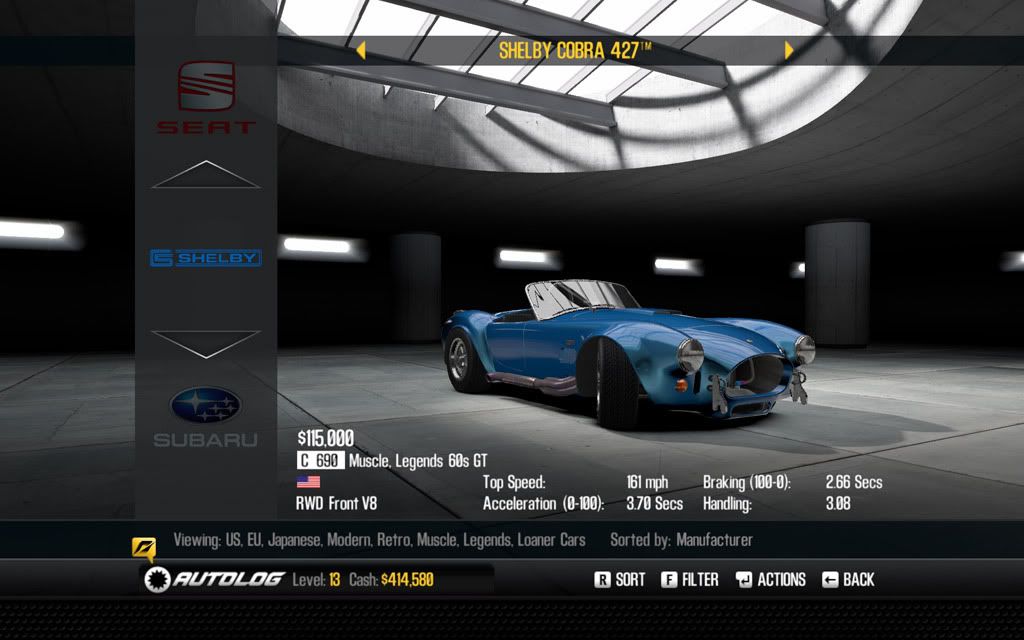Move up the manufacturer list arrow

point(205,175)
